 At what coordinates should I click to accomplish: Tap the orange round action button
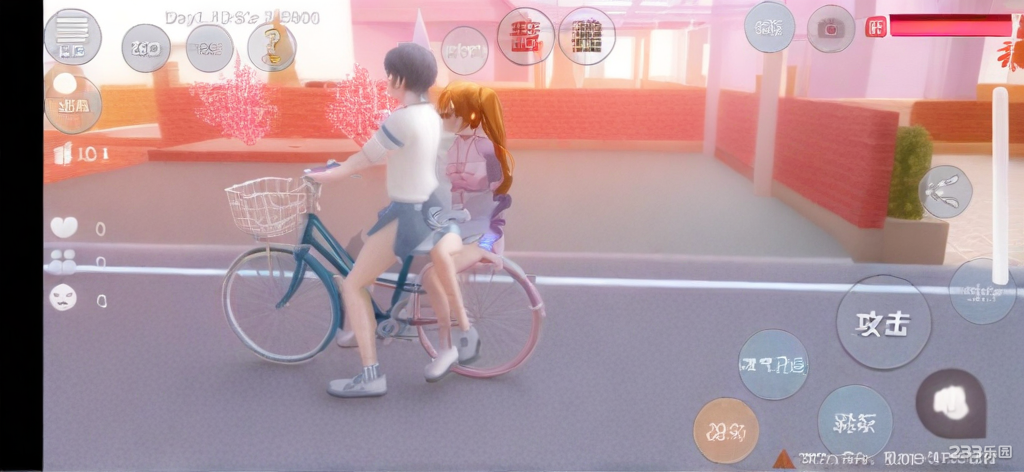726,430
